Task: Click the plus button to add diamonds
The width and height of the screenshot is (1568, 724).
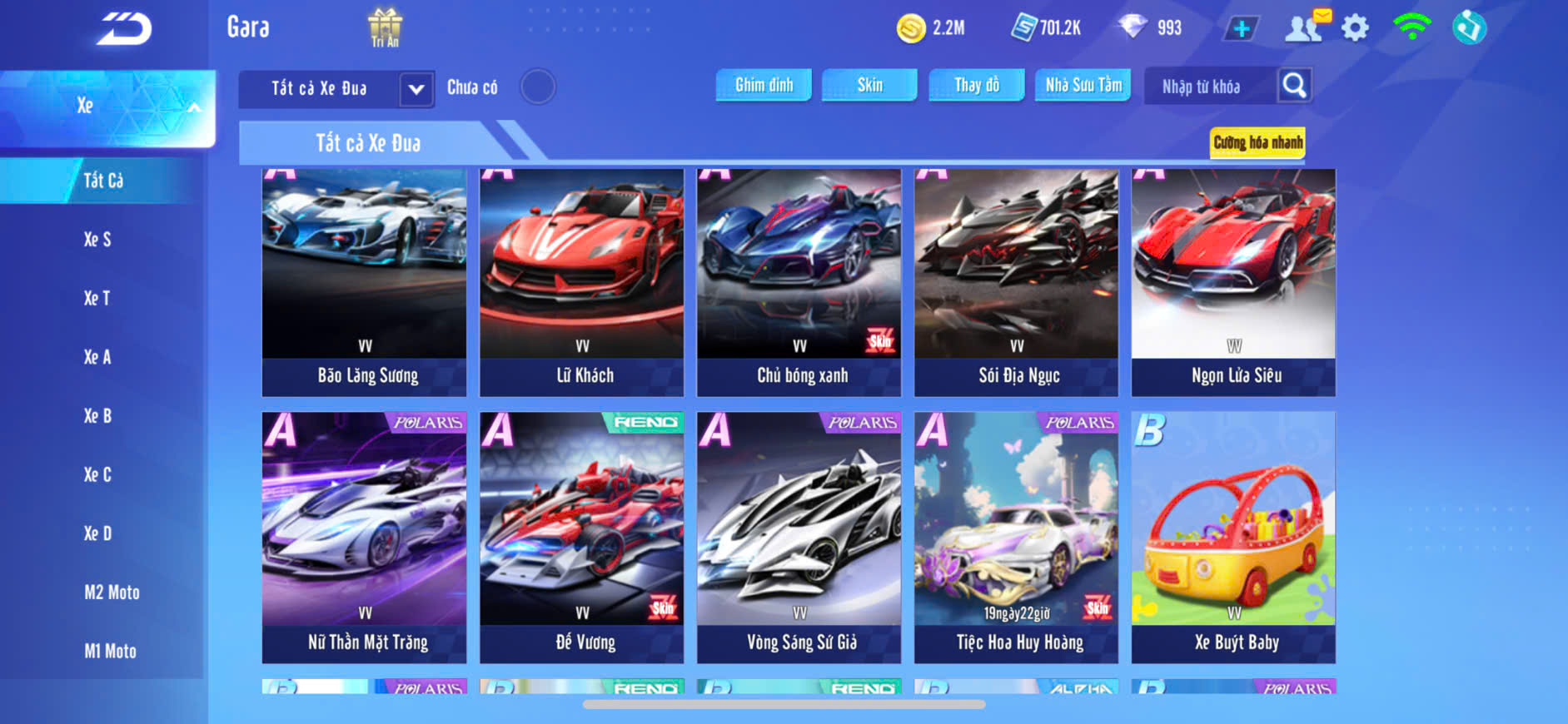Action: click(1242, 28)
